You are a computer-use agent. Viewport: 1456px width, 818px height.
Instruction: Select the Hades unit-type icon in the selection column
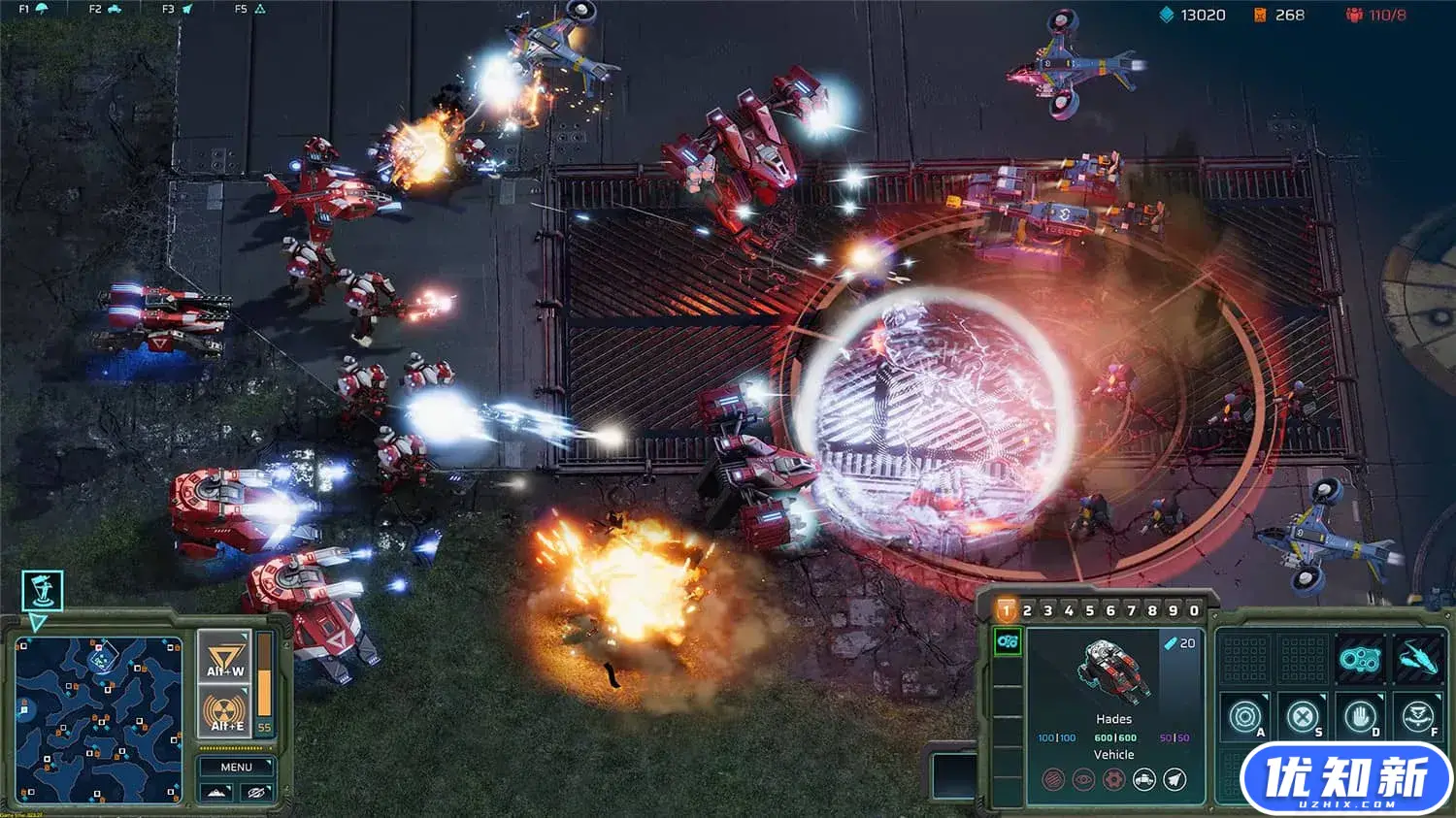[x=1008, y=641]
